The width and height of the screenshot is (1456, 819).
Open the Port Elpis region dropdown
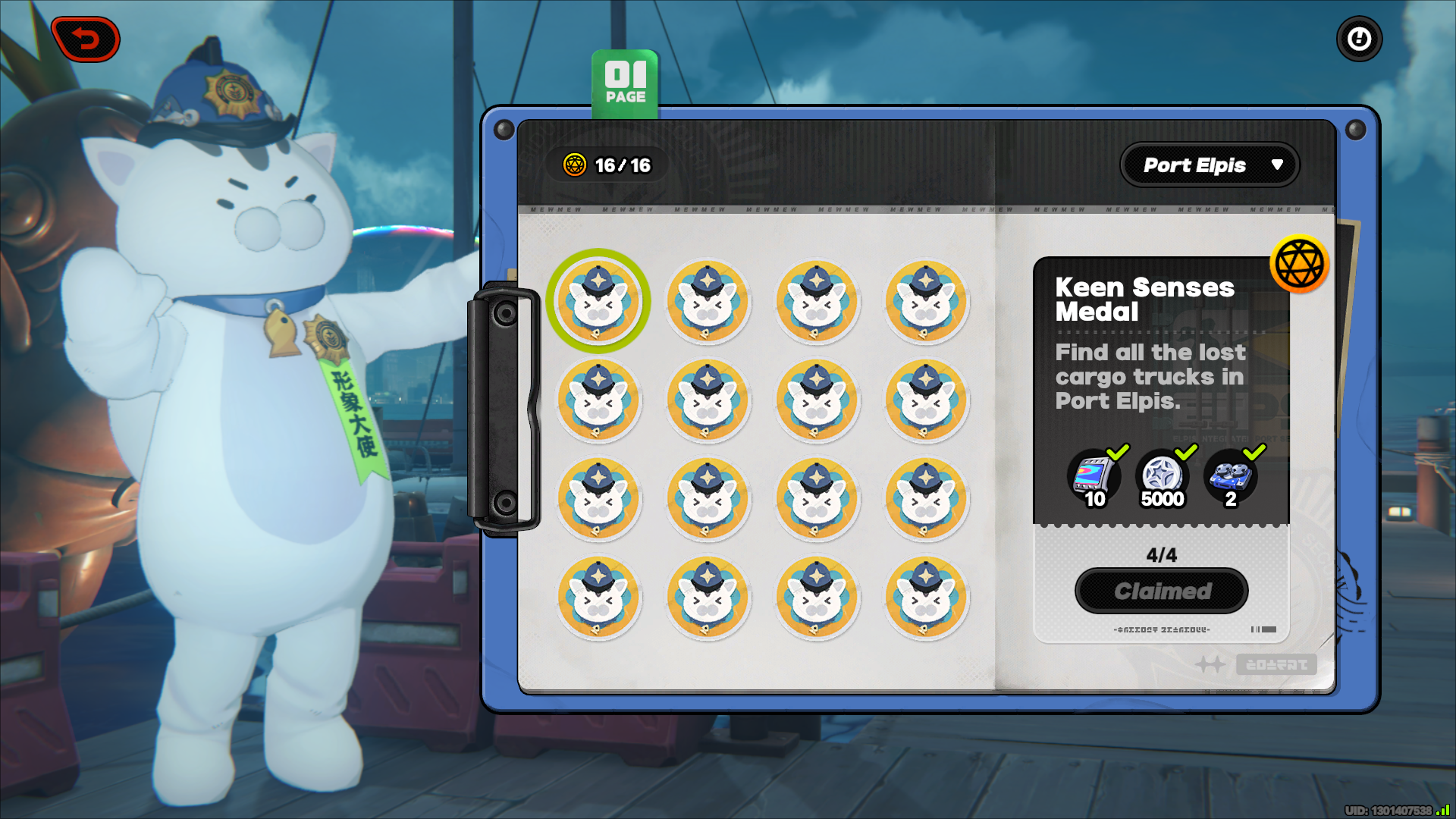[1210, 165]
